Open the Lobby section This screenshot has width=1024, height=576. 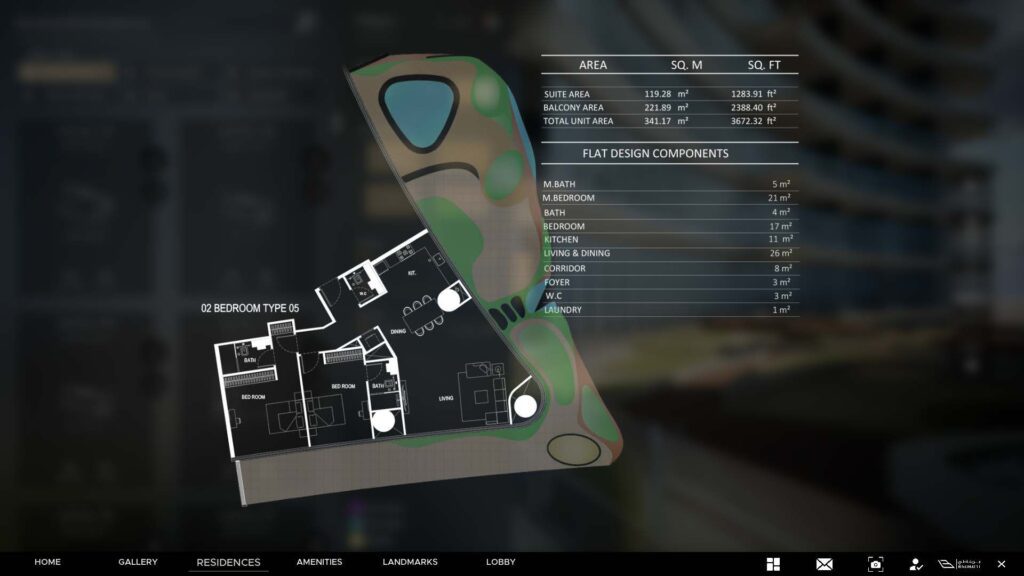(x=500, y=562)
